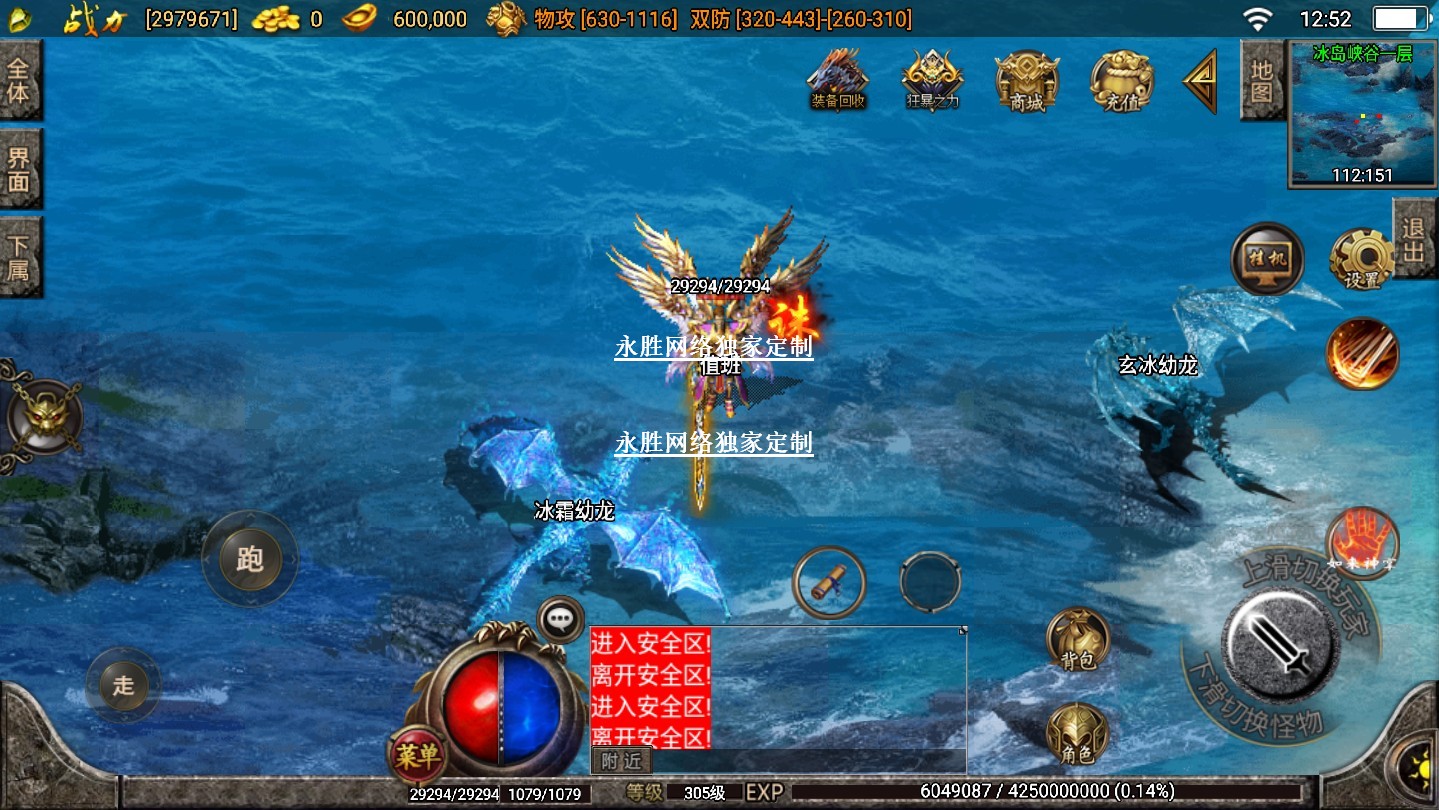Open the 菜单 menu button

(417, 755)
